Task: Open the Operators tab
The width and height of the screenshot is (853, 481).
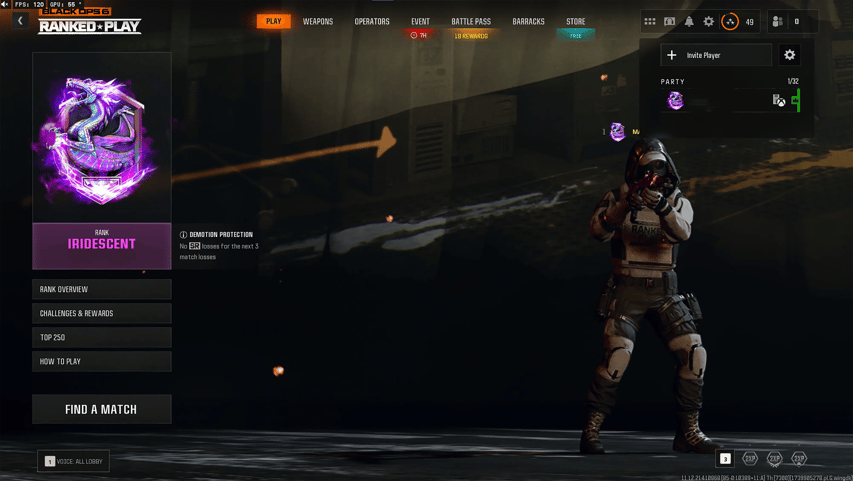Action: coord(372,21)
